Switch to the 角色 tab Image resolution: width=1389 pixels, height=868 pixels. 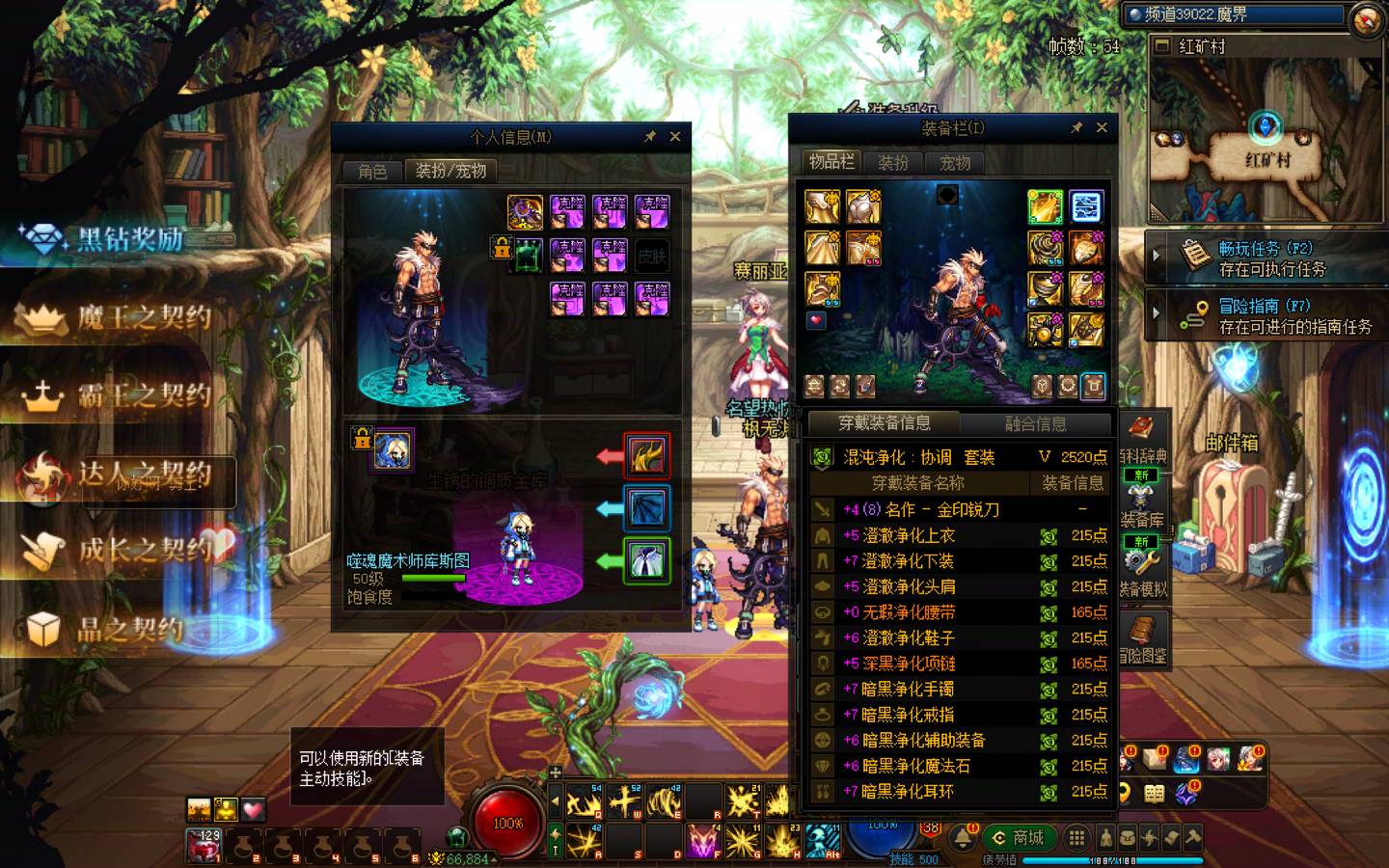coord(372,172)
